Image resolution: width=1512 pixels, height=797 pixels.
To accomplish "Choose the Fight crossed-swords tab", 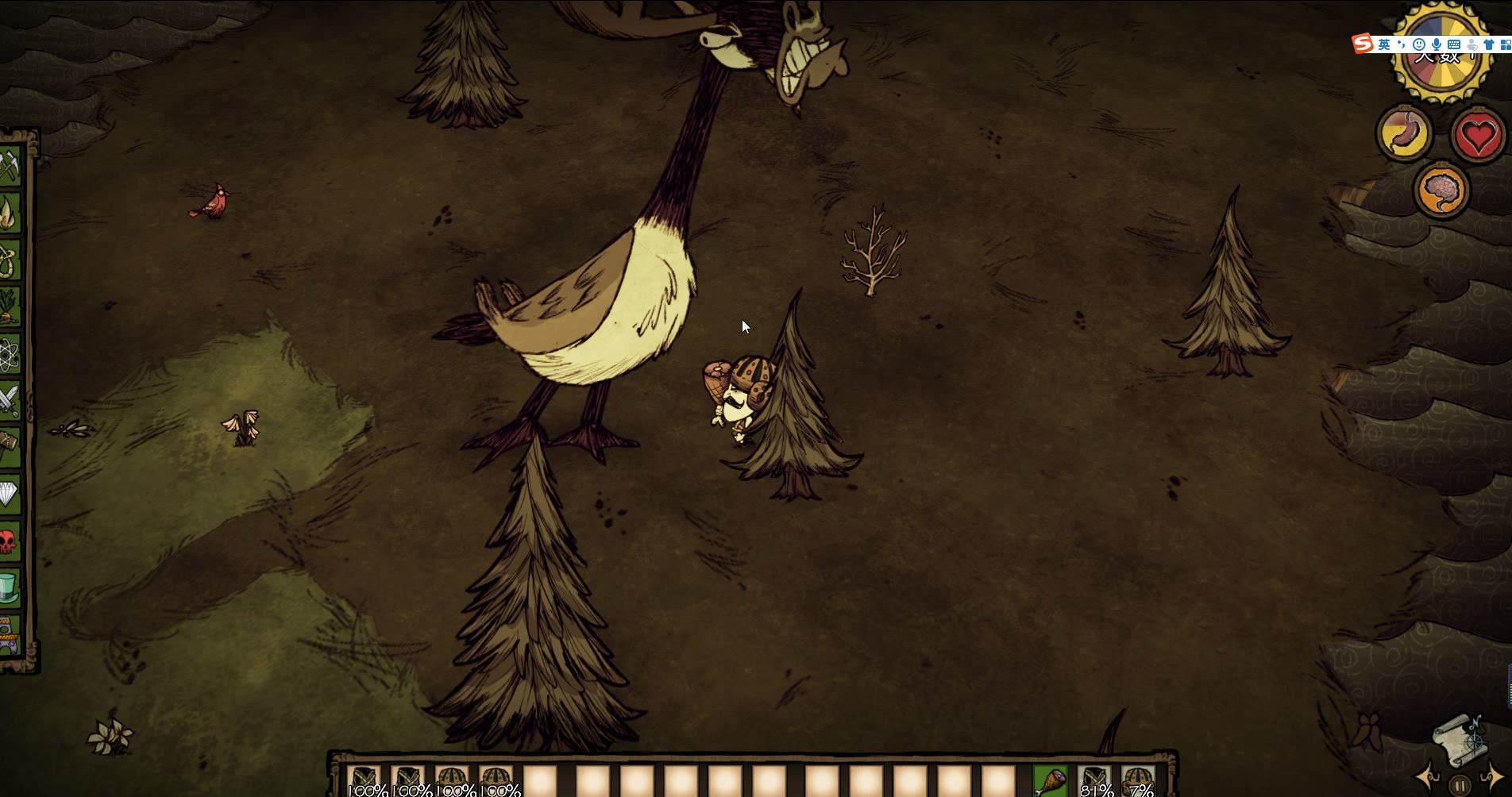I will (x=10, y=400).
